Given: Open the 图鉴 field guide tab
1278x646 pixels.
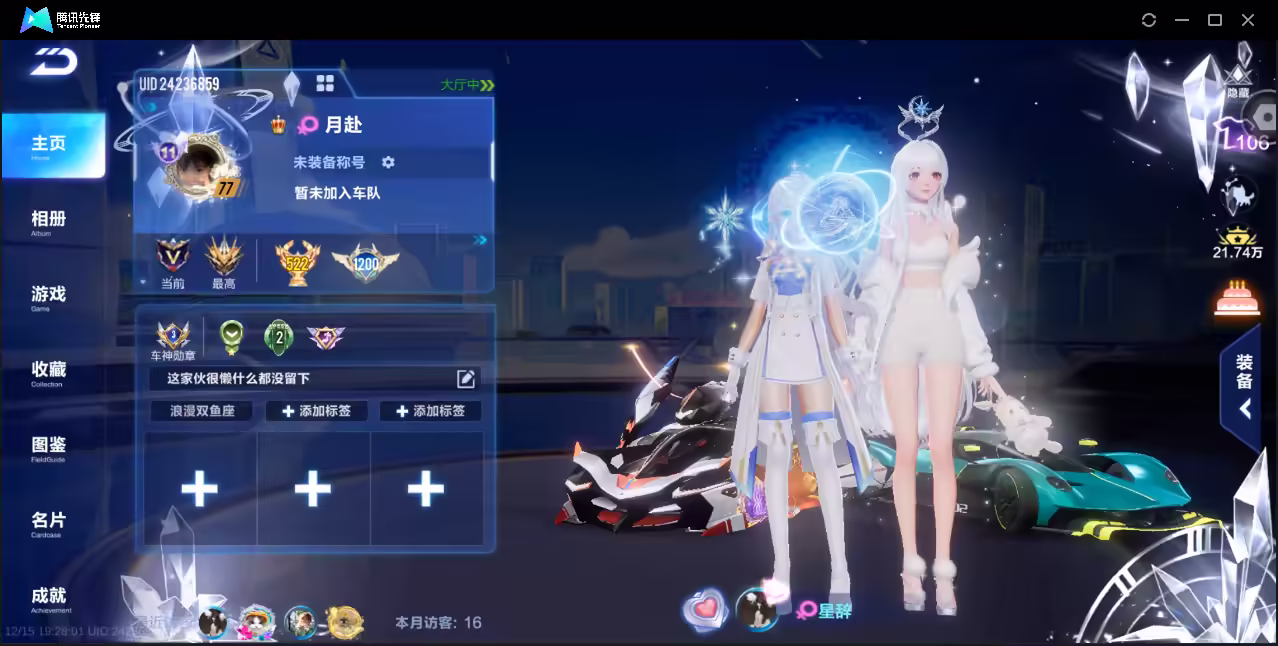Looking at the screenshot, I should click(x=48, y=446).
